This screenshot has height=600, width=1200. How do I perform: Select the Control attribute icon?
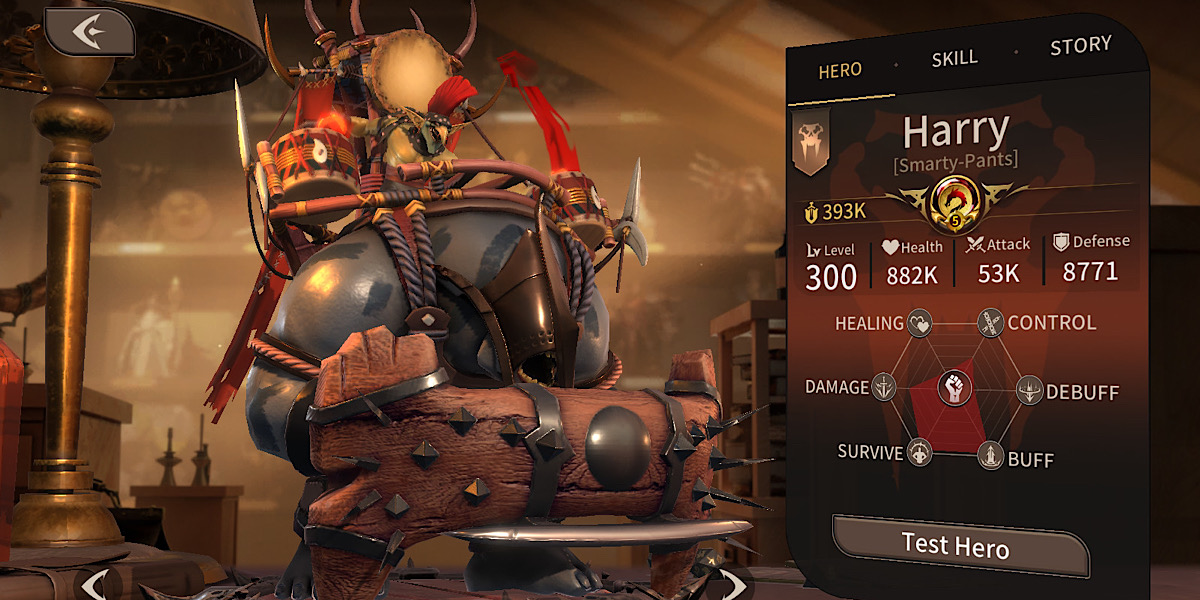coord(990,323)
